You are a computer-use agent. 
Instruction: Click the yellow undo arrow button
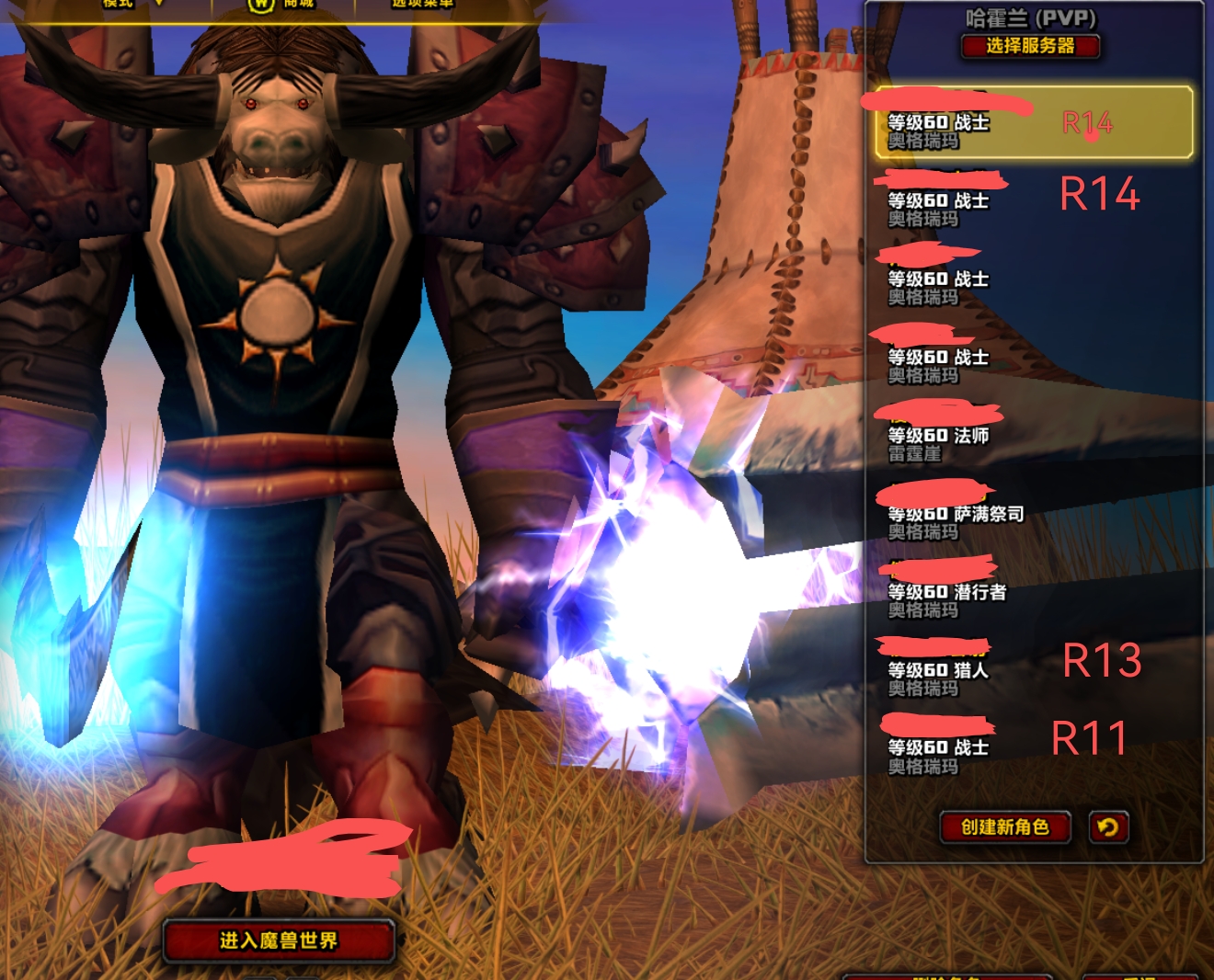1108,827
